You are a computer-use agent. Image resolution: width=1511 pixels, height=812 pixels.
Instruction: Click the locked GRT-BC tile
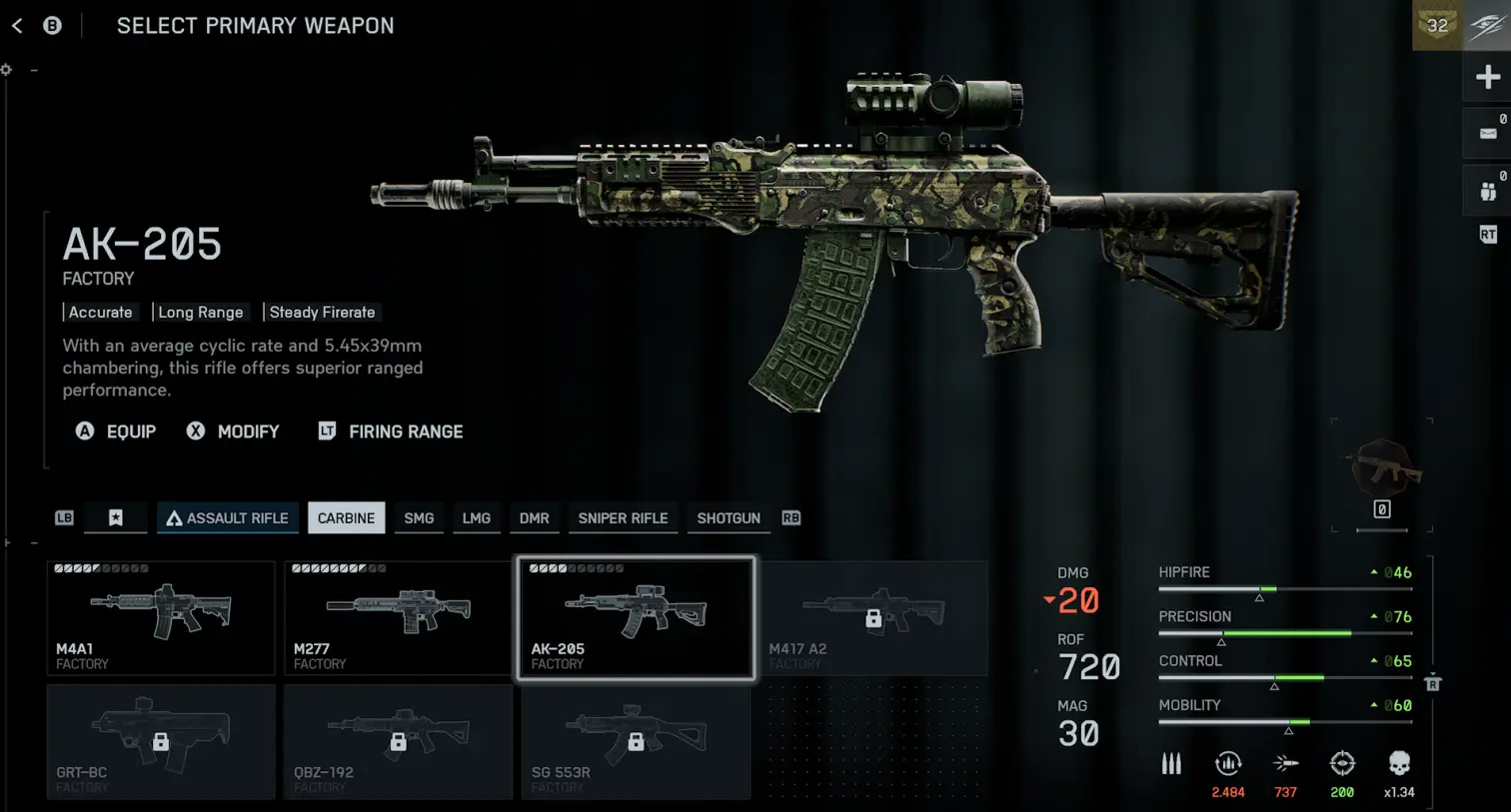[x=161, y=741]
